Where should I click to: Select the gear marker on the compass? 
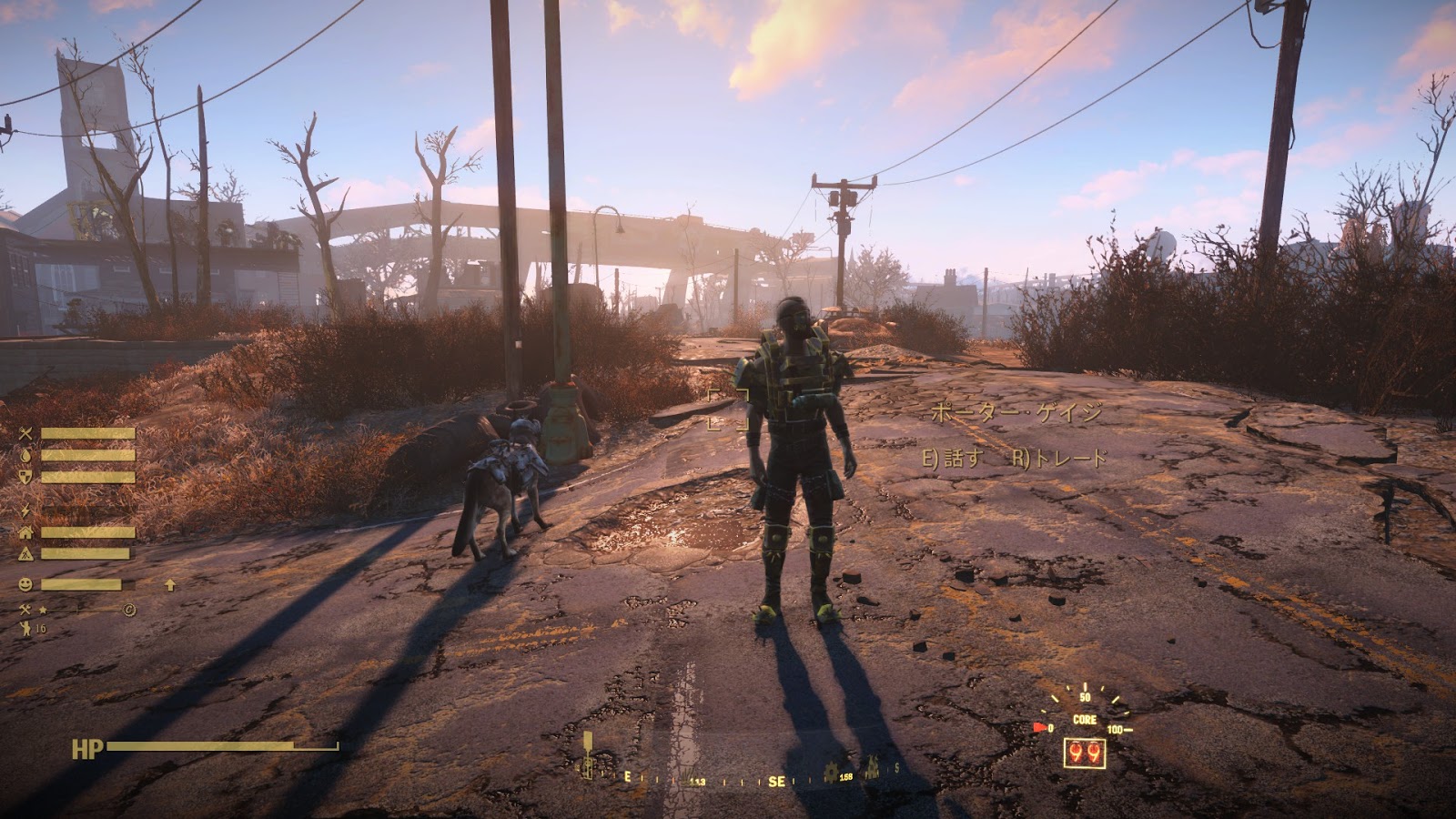831,773
